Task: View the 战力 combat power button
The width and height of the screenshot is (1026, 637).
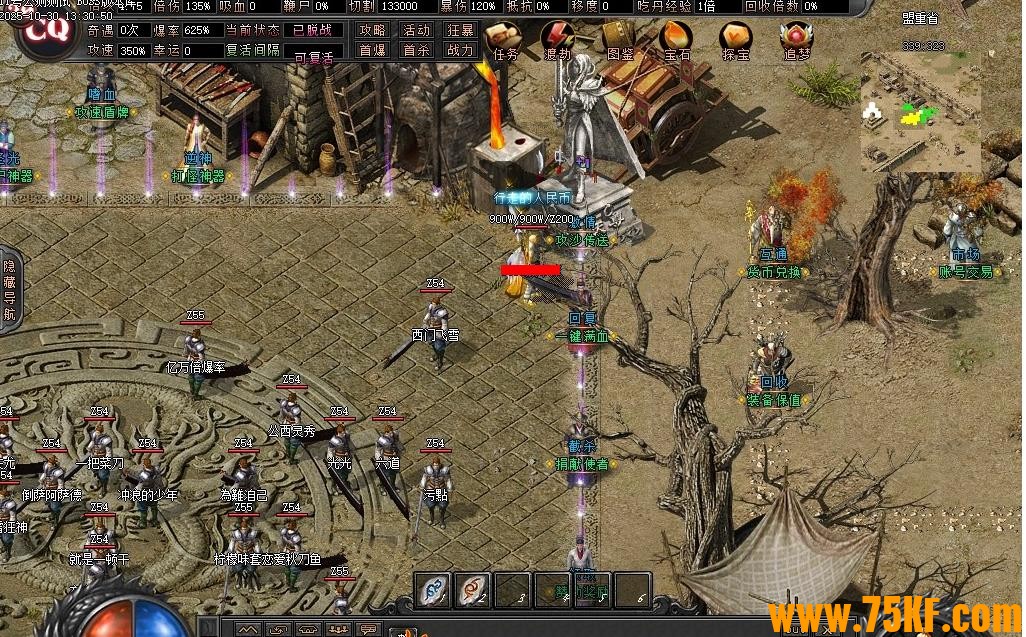Action: (460, 50)
